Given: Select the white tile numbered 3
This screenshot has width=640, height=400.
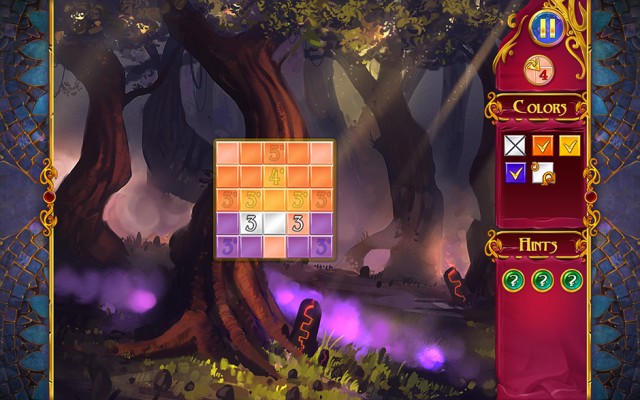Looking at the screenshot, I should coord(251,222).
